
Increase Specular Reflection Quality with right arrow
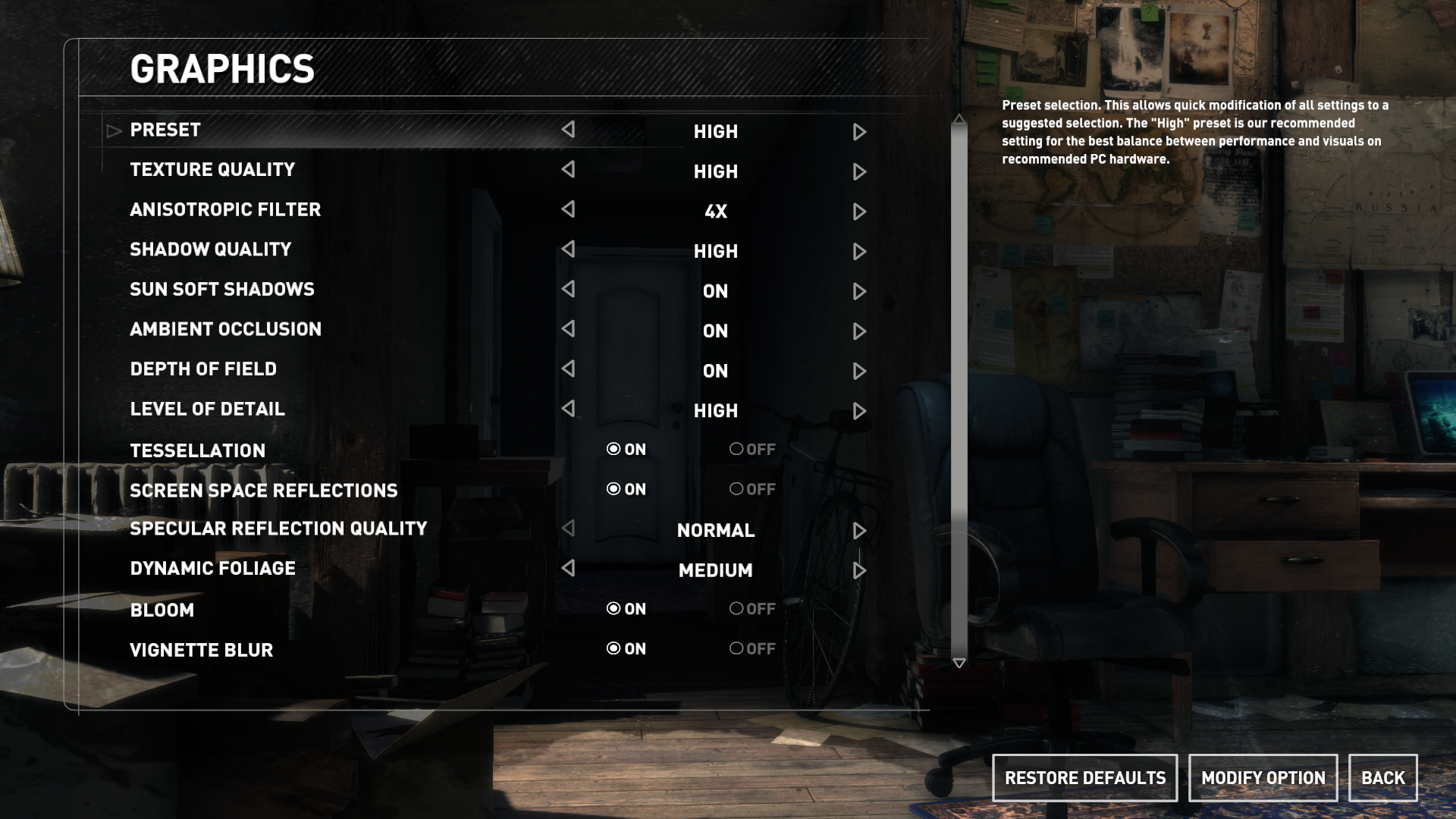(858, 530)
